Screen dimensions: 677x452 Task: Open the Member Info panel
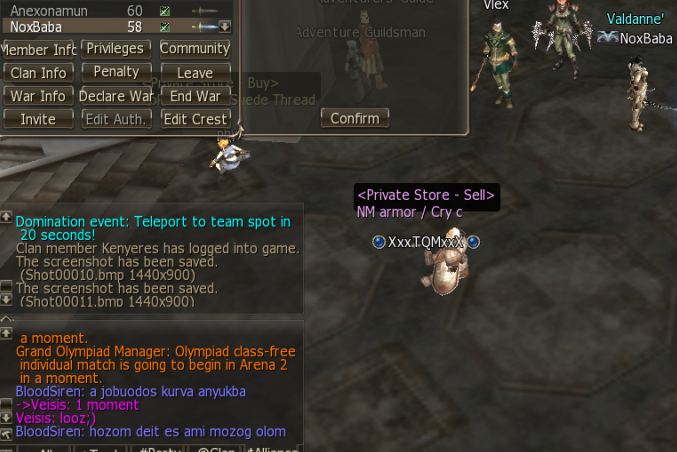pos(39,49)
